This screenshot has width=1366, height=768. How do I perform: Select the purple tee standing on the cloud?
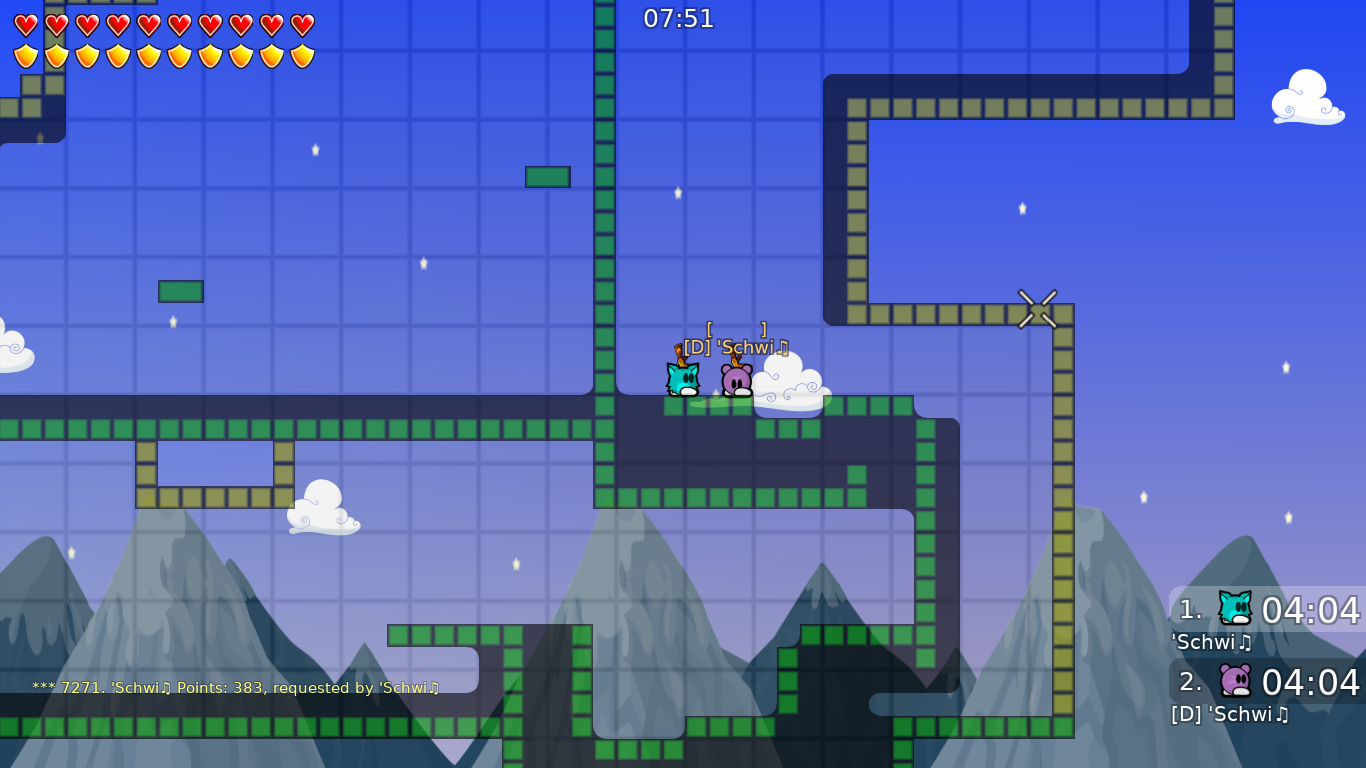(x=737, y=379)
